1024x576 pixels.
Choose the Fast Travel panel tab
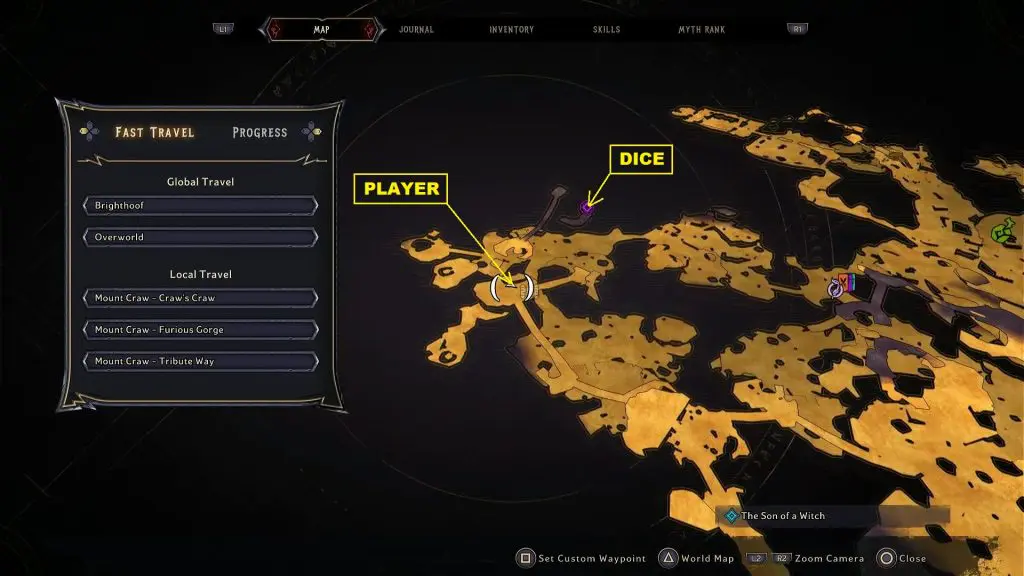tap(155, 132)
